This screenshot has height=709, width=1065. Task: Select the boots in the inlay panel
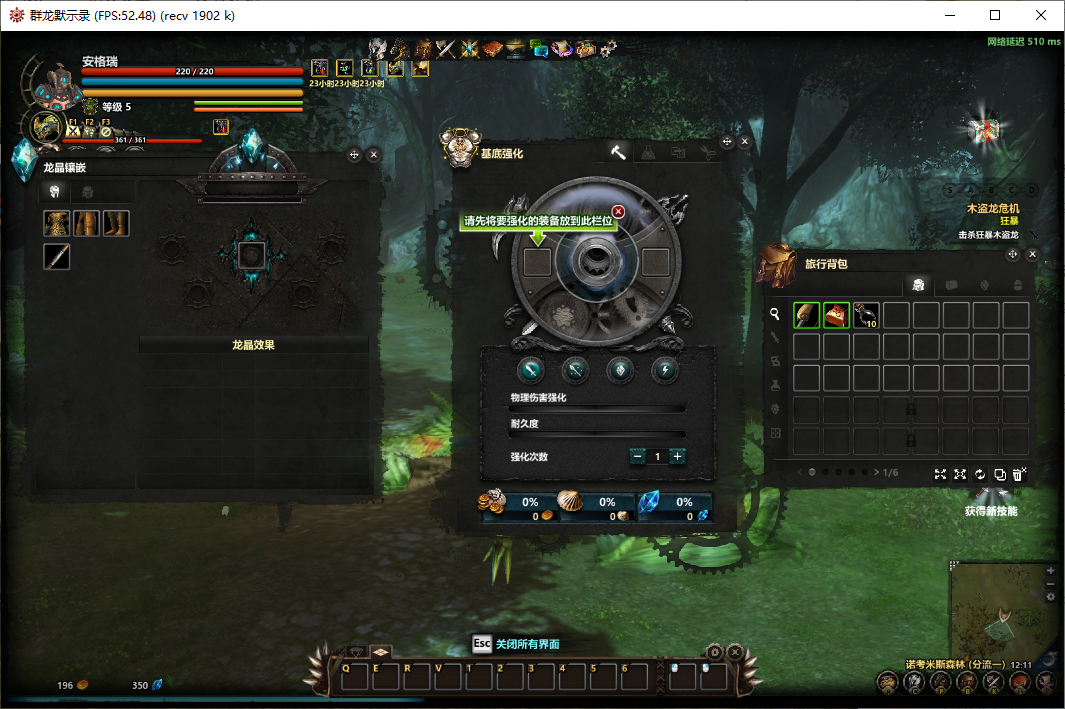(116, 223)
